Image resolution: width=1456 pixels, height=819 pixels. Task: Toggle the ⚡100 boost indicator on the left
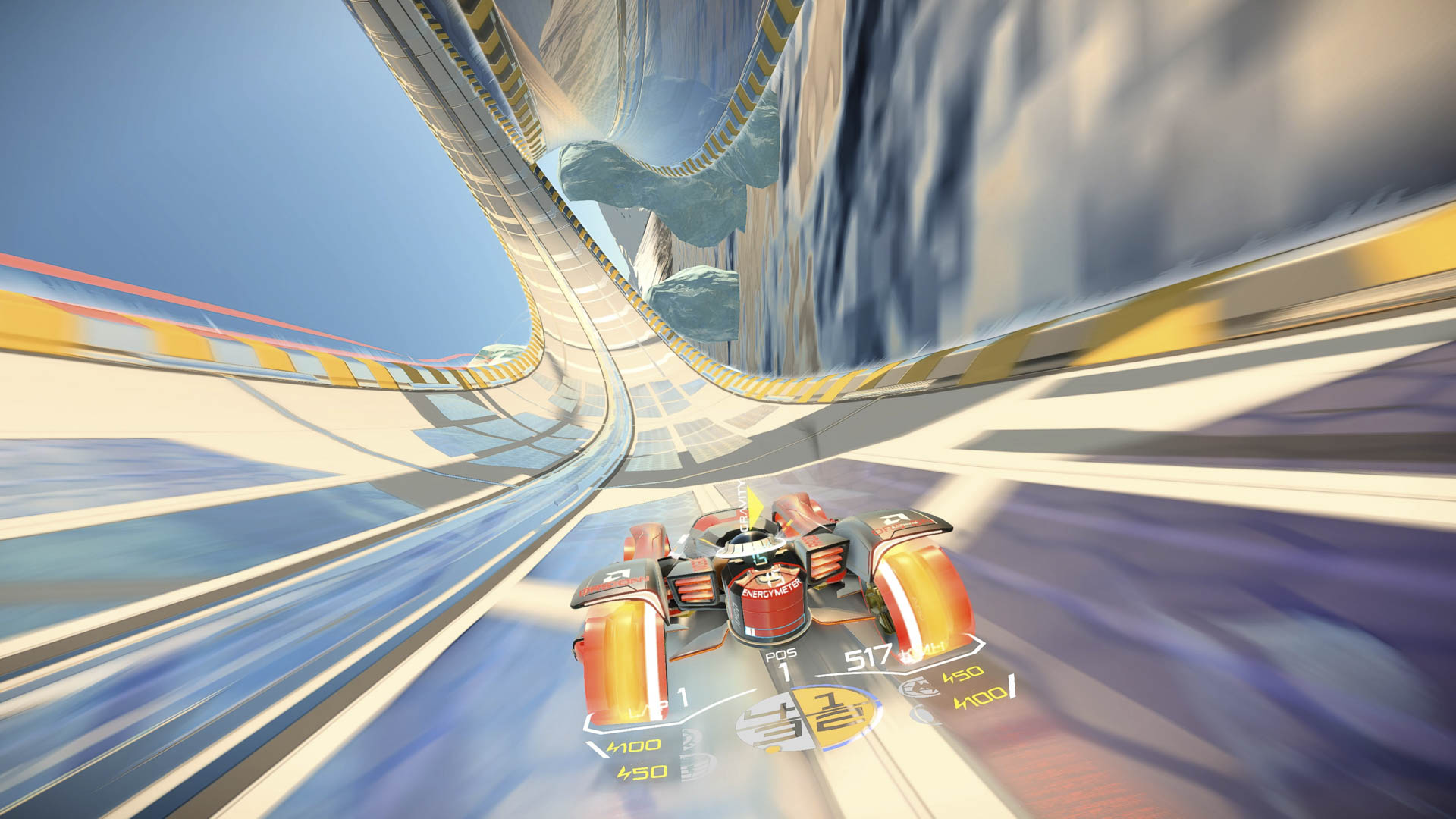click(x=634, y=745)
